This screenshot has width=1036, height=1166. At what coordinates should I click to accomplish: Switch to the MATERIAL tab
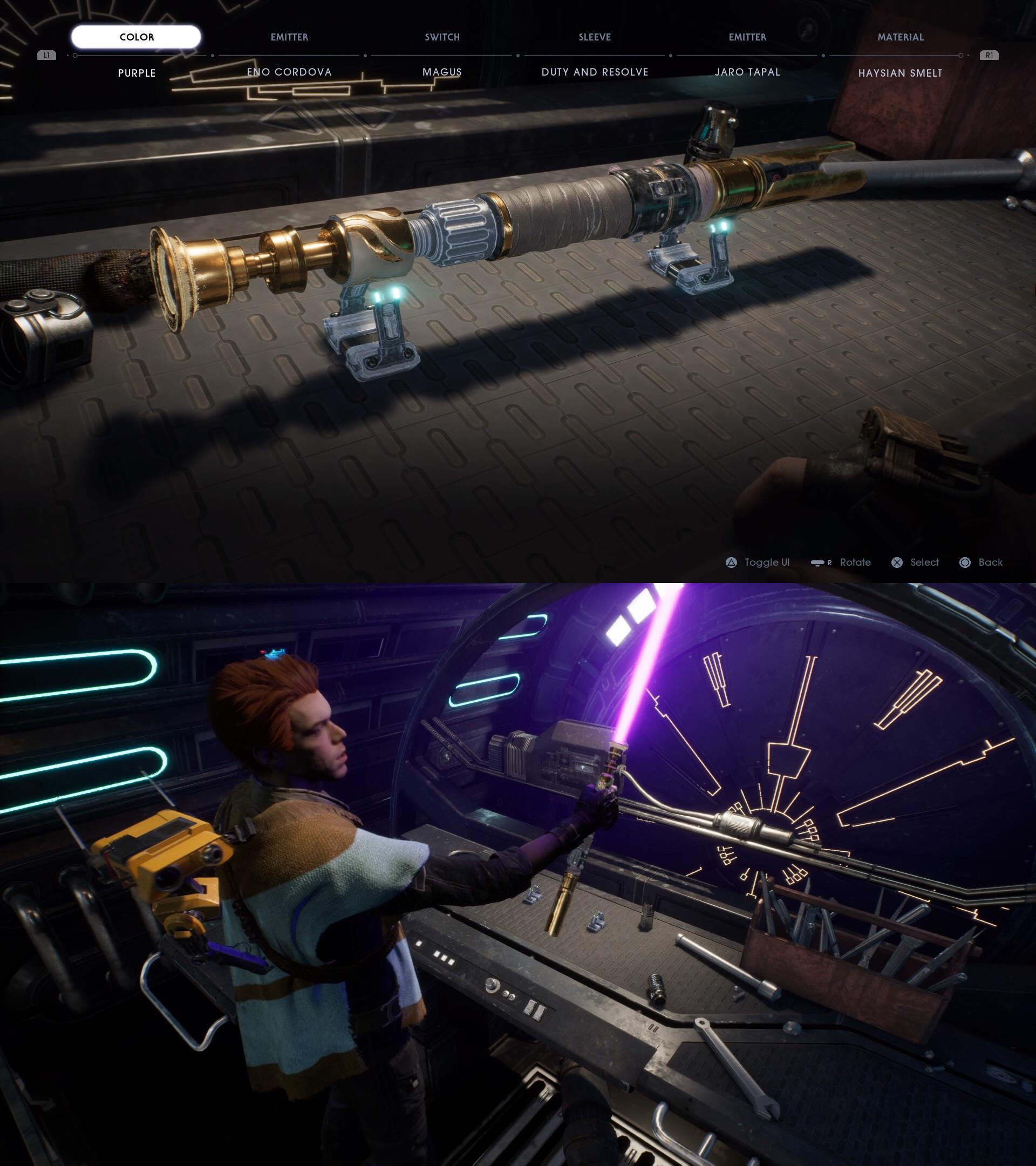click(x=901, y=37)
